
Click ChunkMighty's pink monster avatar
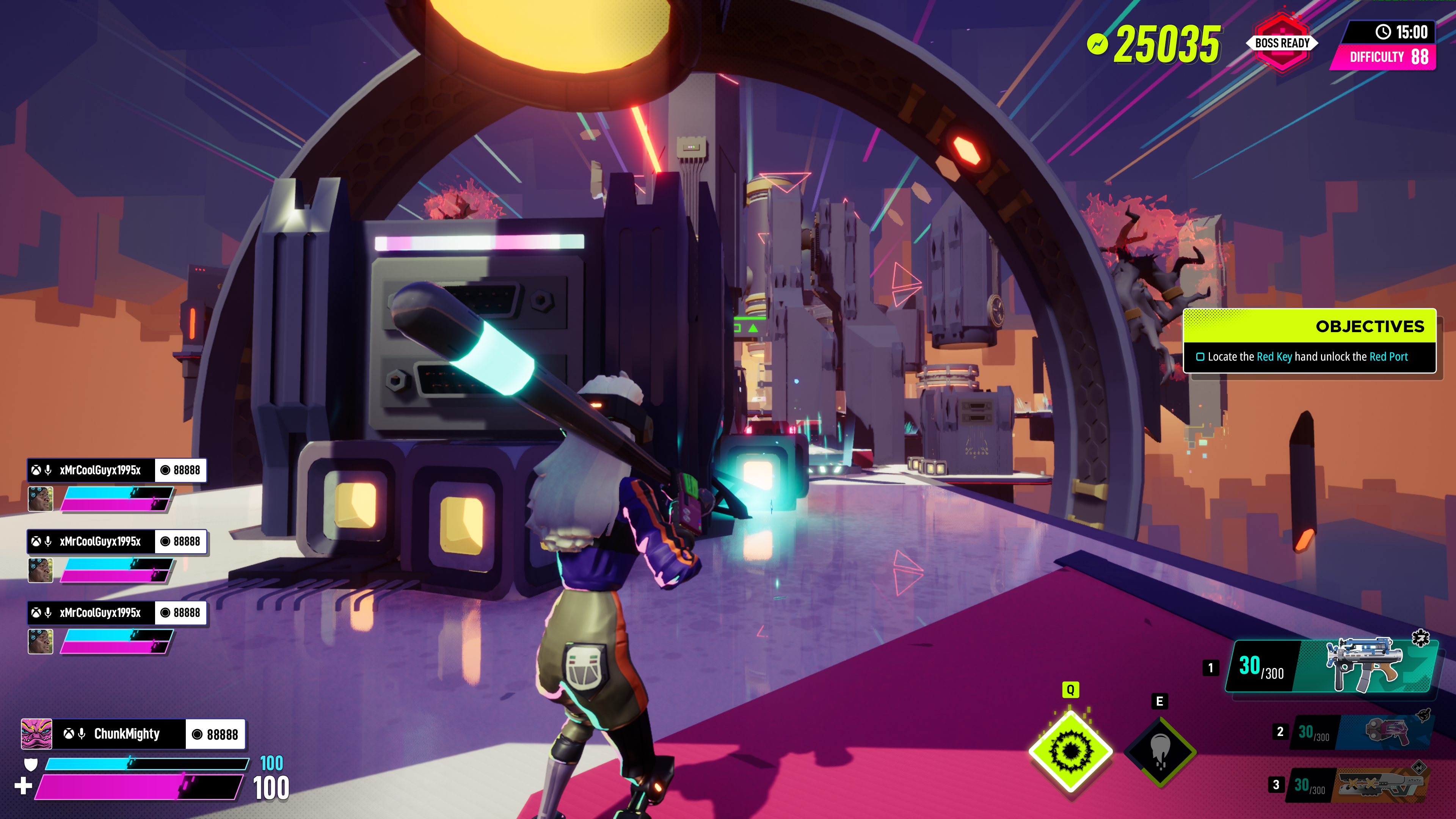click(x=37, y=734)
